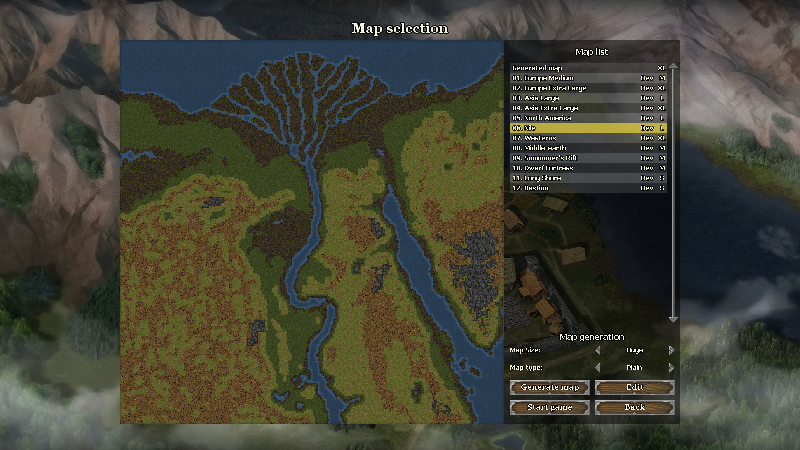Go back using the Back button
This screenshot has width=800, height=450.
[634, 407]
